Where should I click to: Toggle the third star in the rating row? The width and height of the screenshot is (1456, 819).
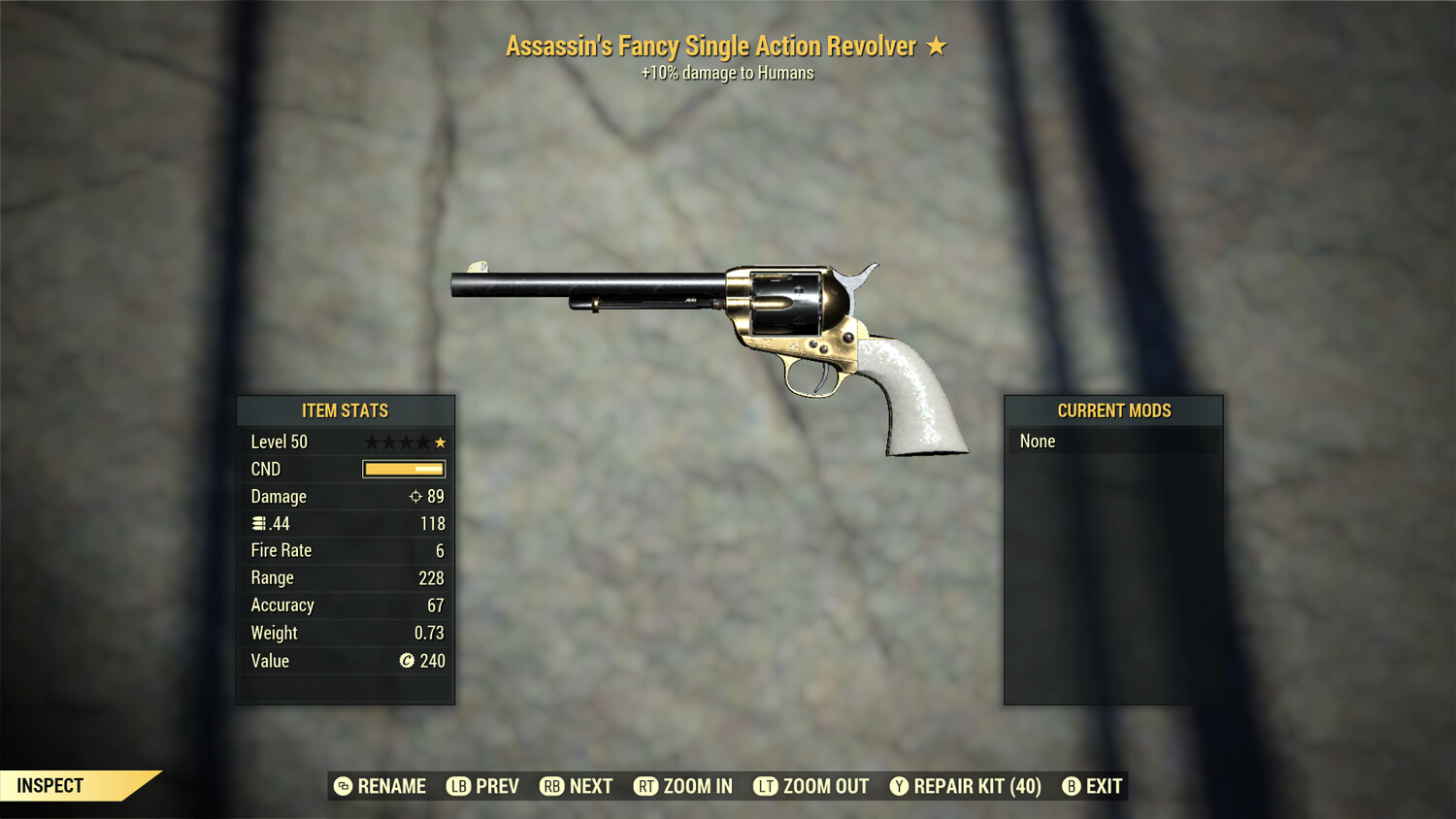click(x=407, y=442)
